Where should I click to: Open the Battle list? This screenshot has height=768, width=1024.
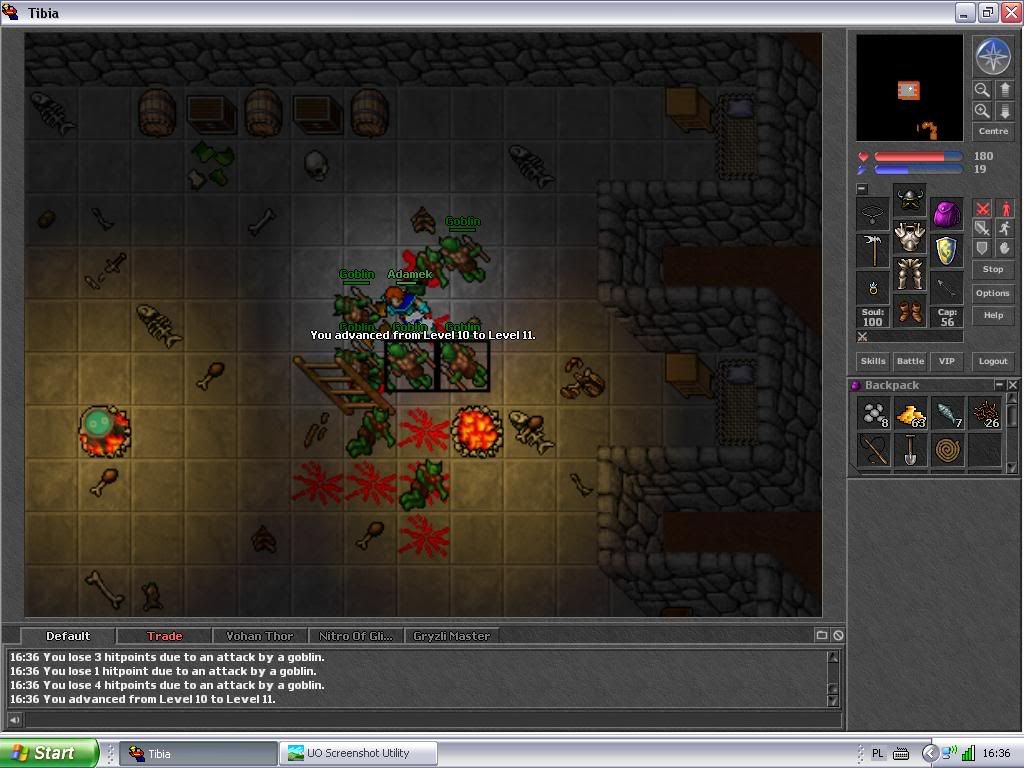[910, 361]
